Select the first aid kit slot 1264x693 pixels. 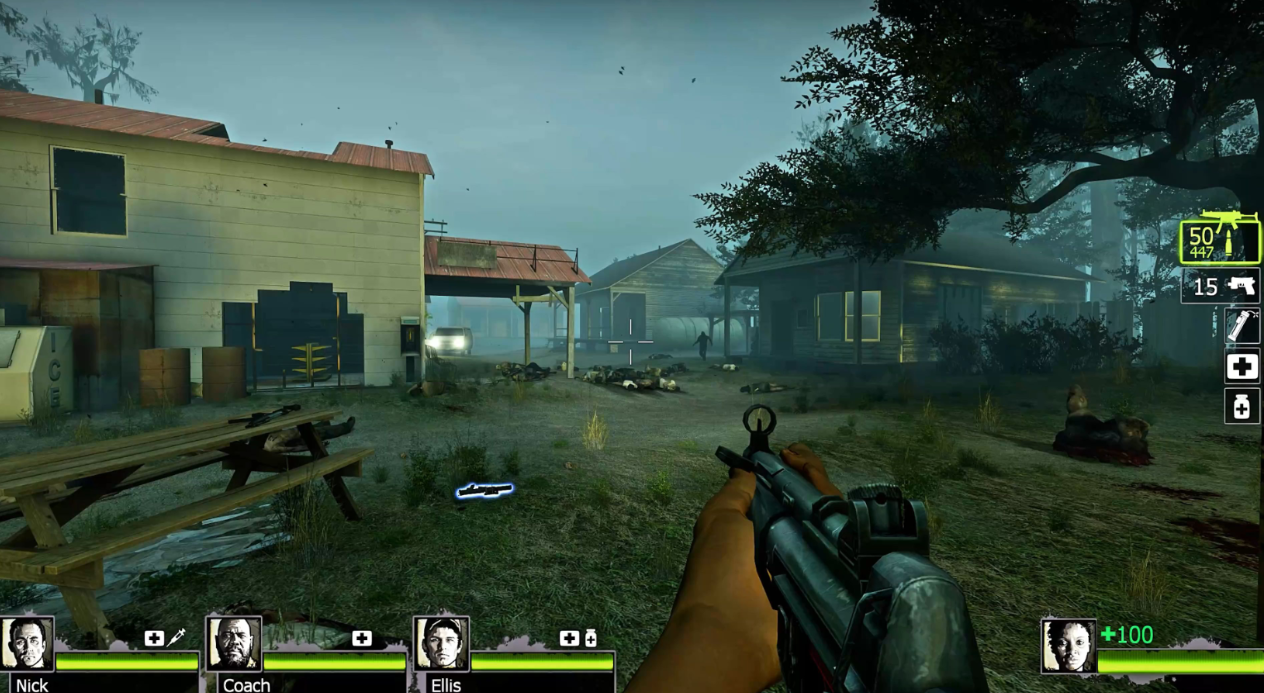[x=1242, y=366]
